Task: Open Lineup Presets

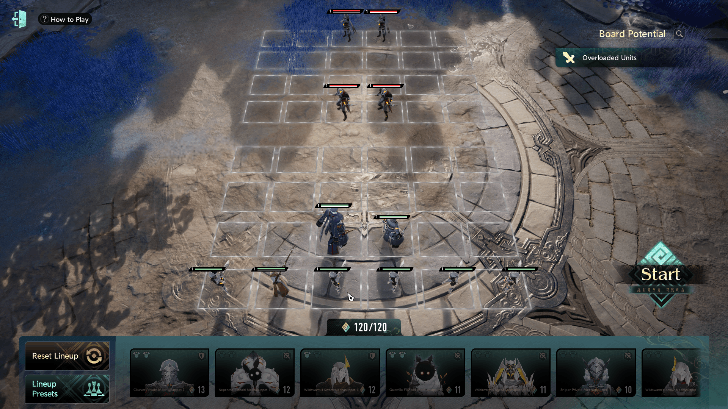Action: tap(65, 387)
